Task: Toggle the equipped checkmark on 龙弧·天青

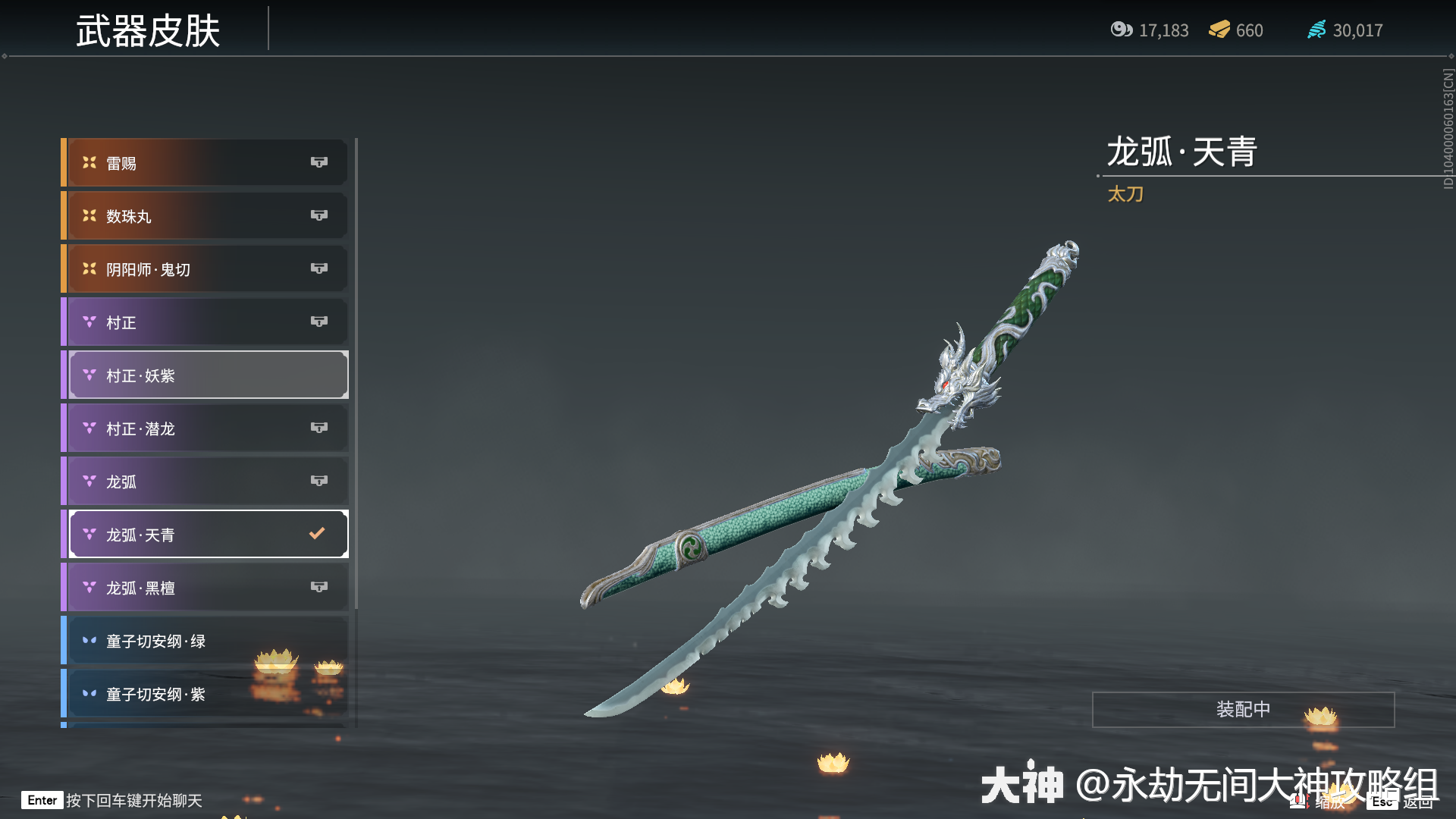Action: point(316,533)
